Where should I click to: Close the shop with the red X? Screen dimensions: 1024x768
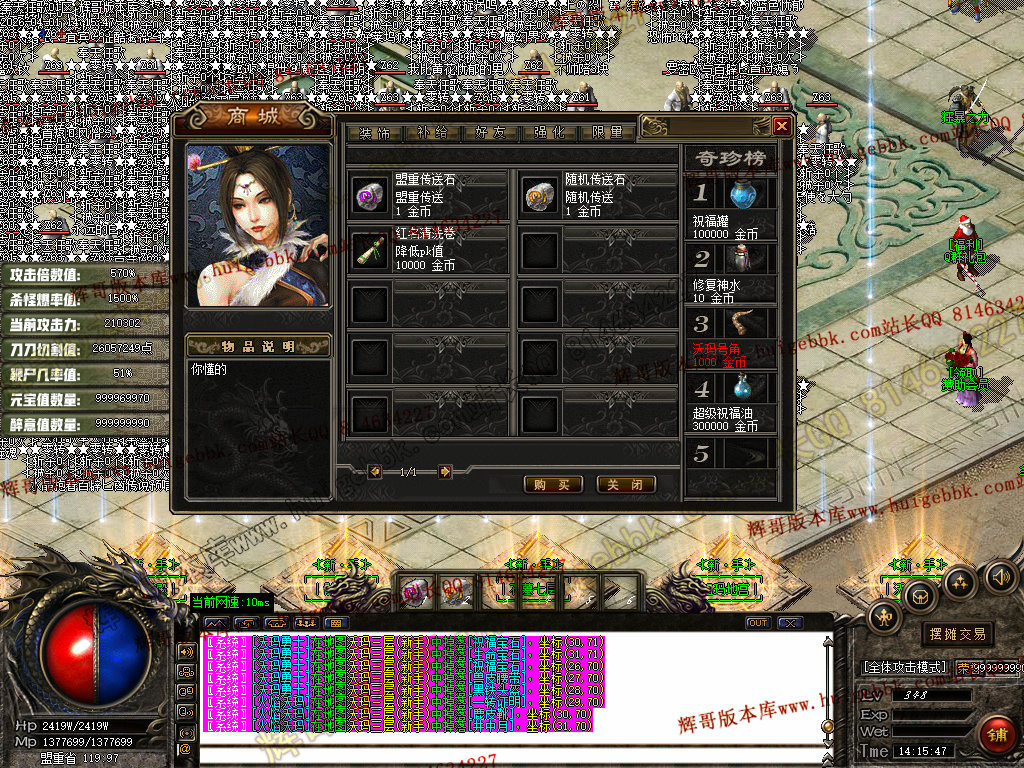pos(782,126)
